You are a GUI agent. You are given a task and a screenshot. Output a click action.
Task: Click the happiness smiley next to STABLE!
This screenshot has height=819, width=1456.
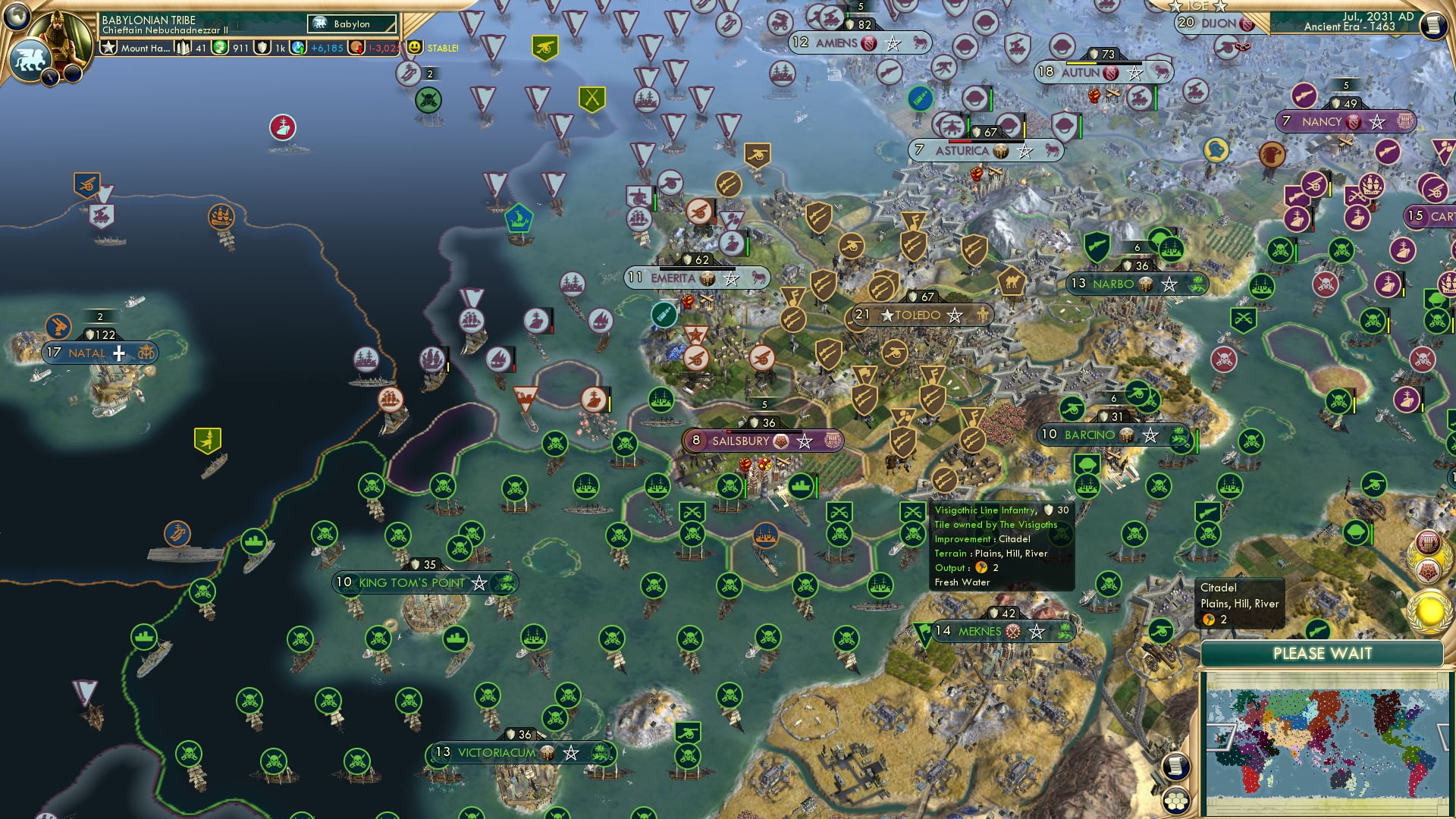[x=413, y=47]
